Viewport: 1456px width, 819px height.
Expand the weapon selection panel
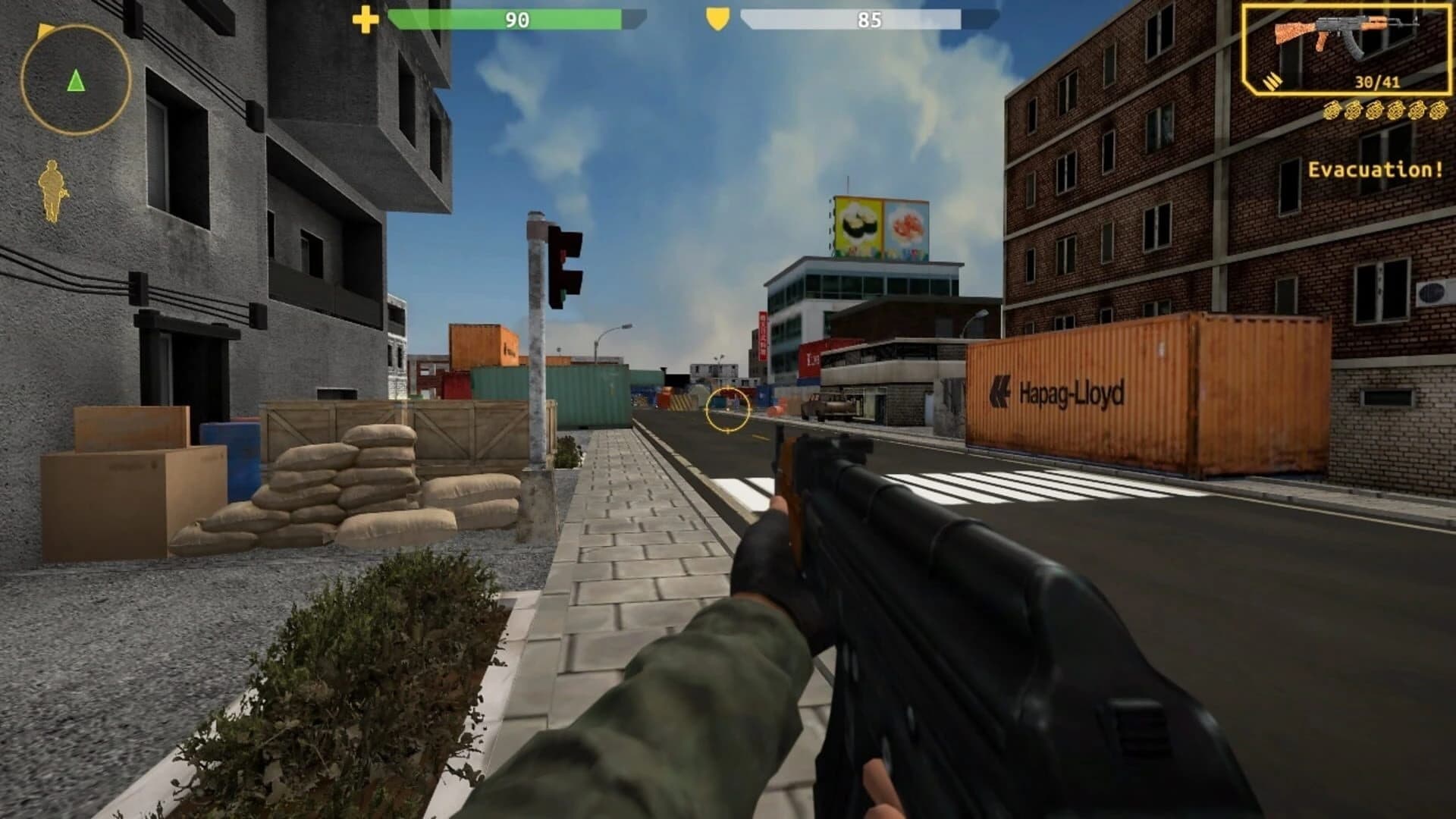pyautogui.click(x=1350, y=49)
